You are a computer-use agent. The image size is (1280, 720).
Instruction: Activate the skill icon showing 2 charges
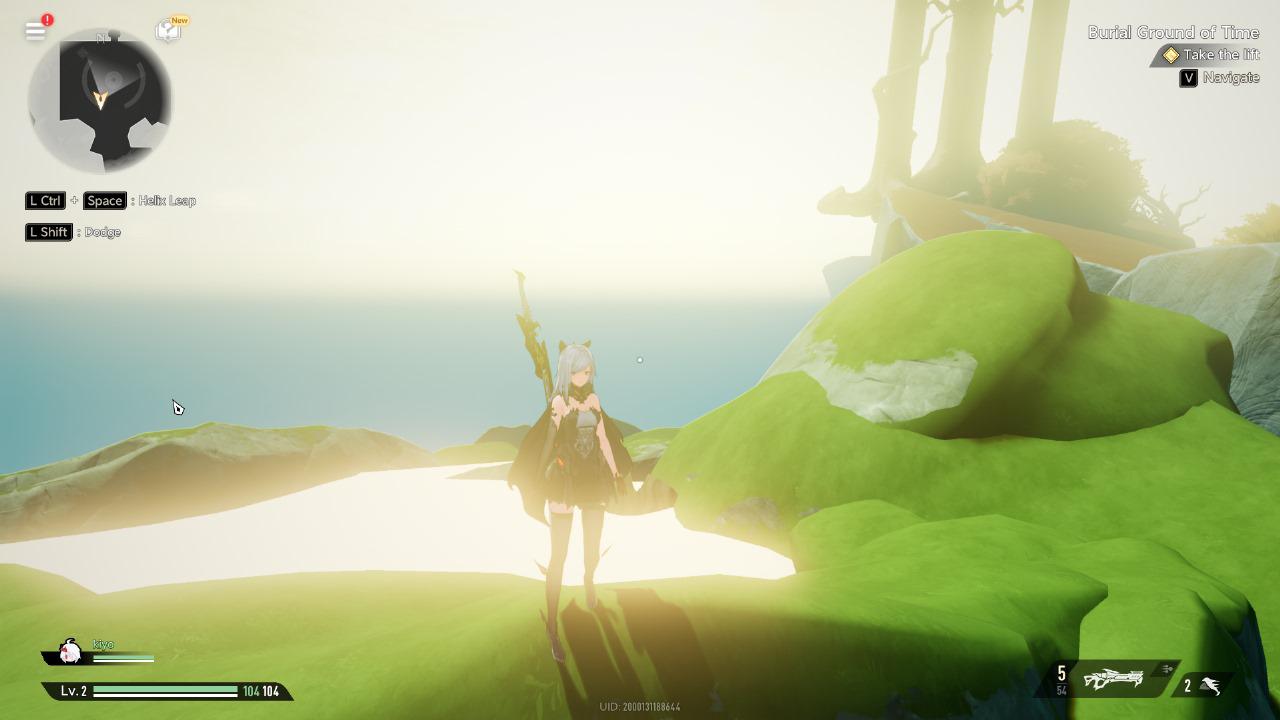1210,686
